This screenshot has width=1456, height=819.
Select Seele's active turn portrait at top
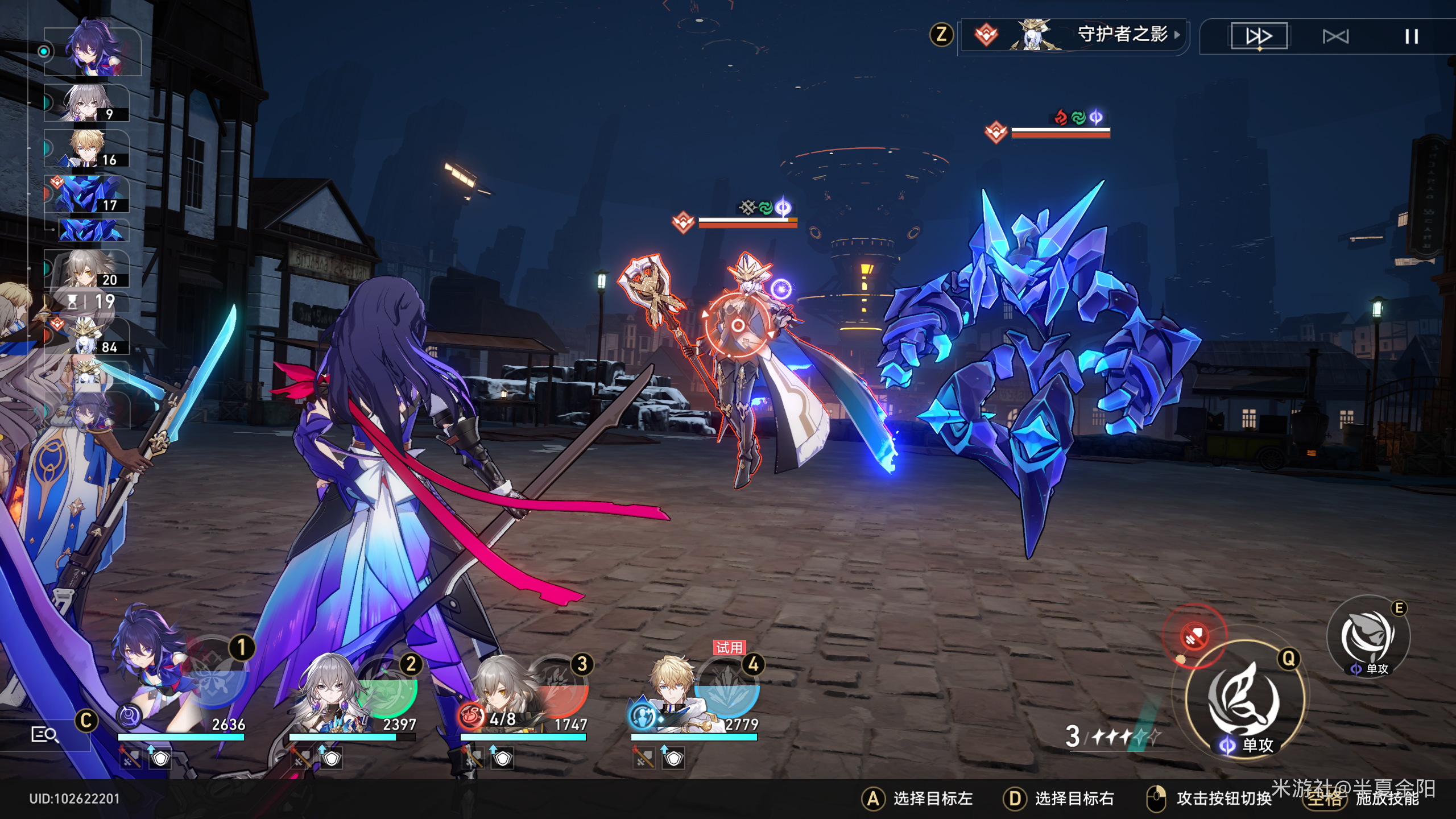point(93,52)
